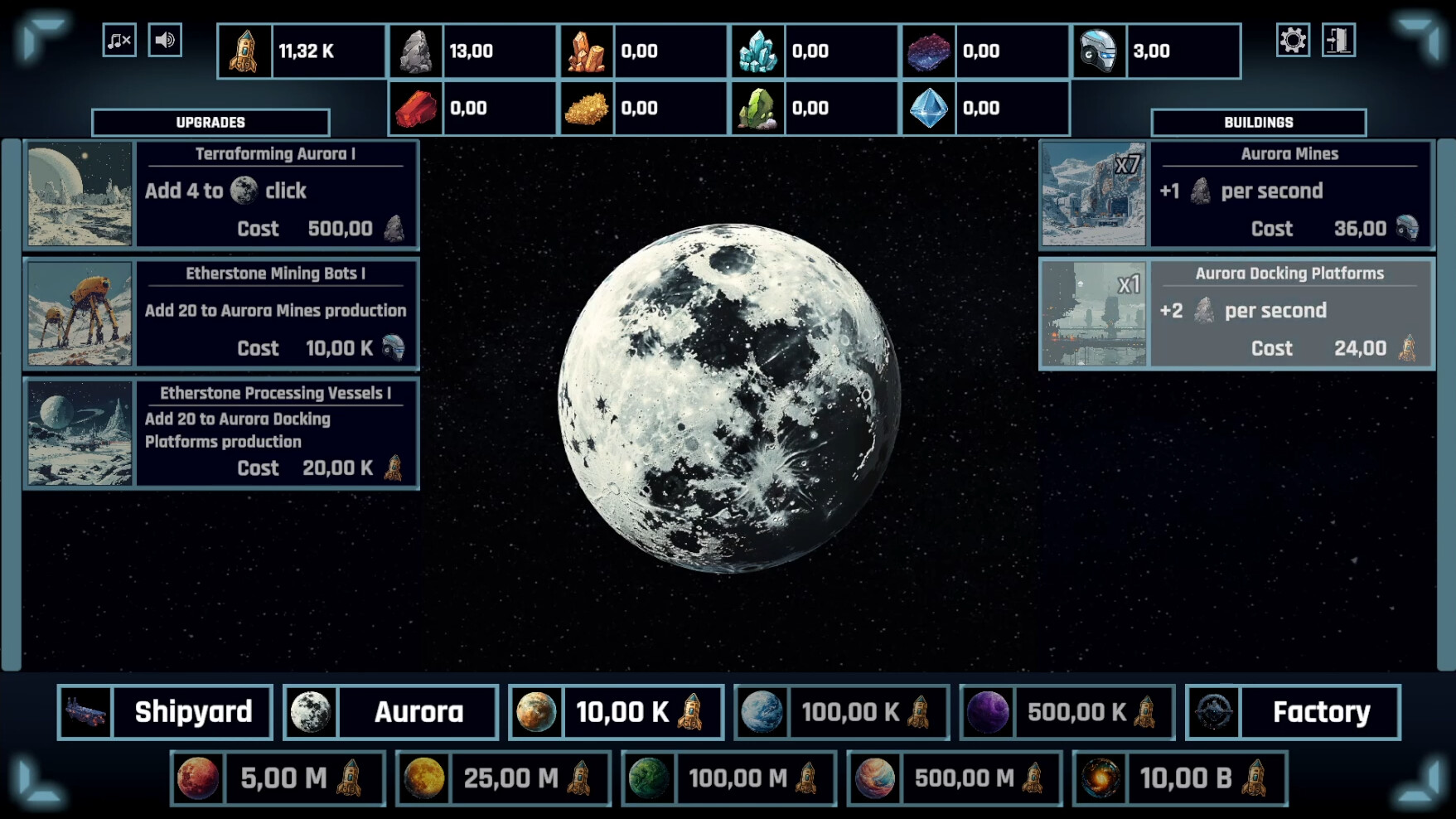Select the red ore resource icon
Viewport: 1456px width, 819px height.
(x=416, y=107)
